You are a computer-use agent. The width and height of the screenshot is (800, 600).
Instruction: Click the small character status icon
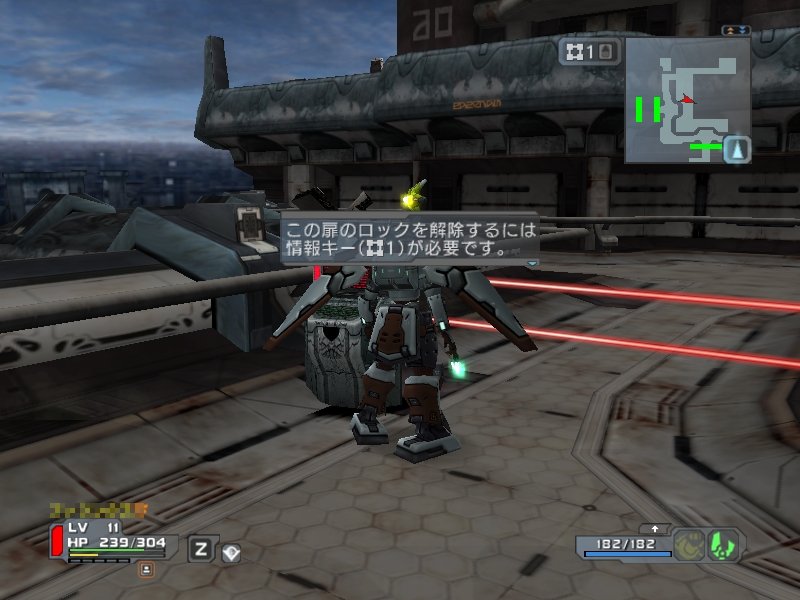click(x=147, y=569)
